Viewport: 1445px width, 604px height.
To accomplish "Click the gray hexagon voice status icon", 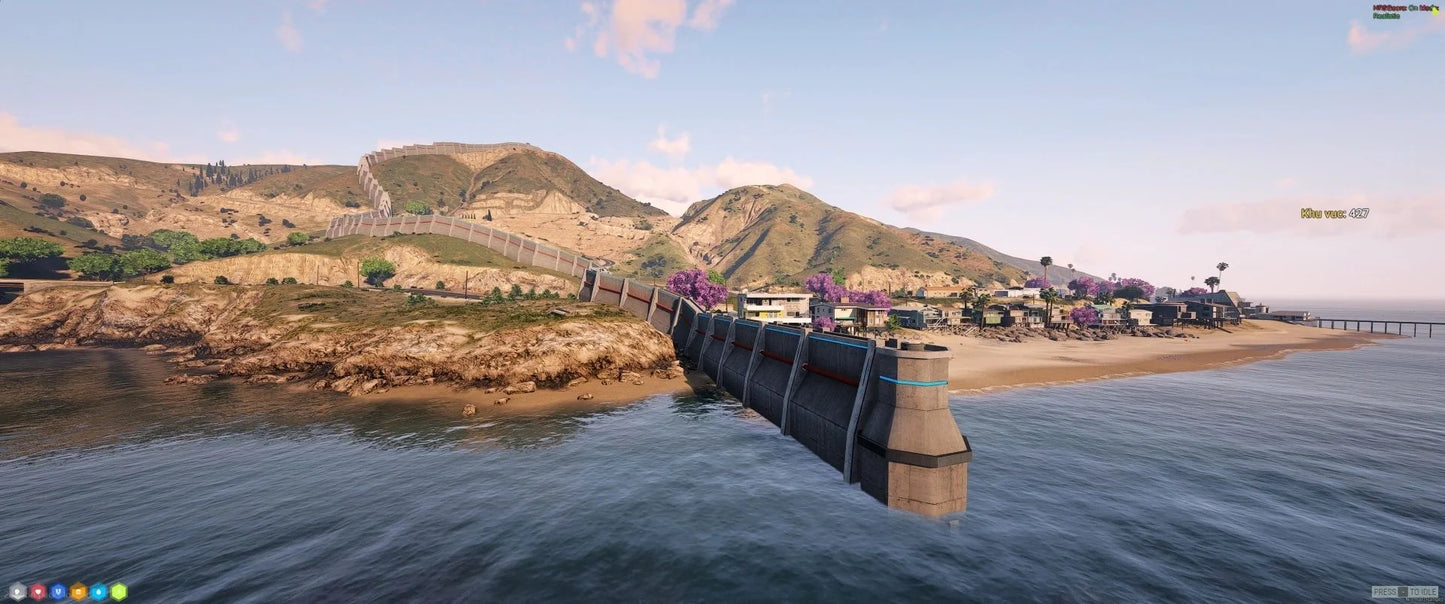I will [17, 591].
